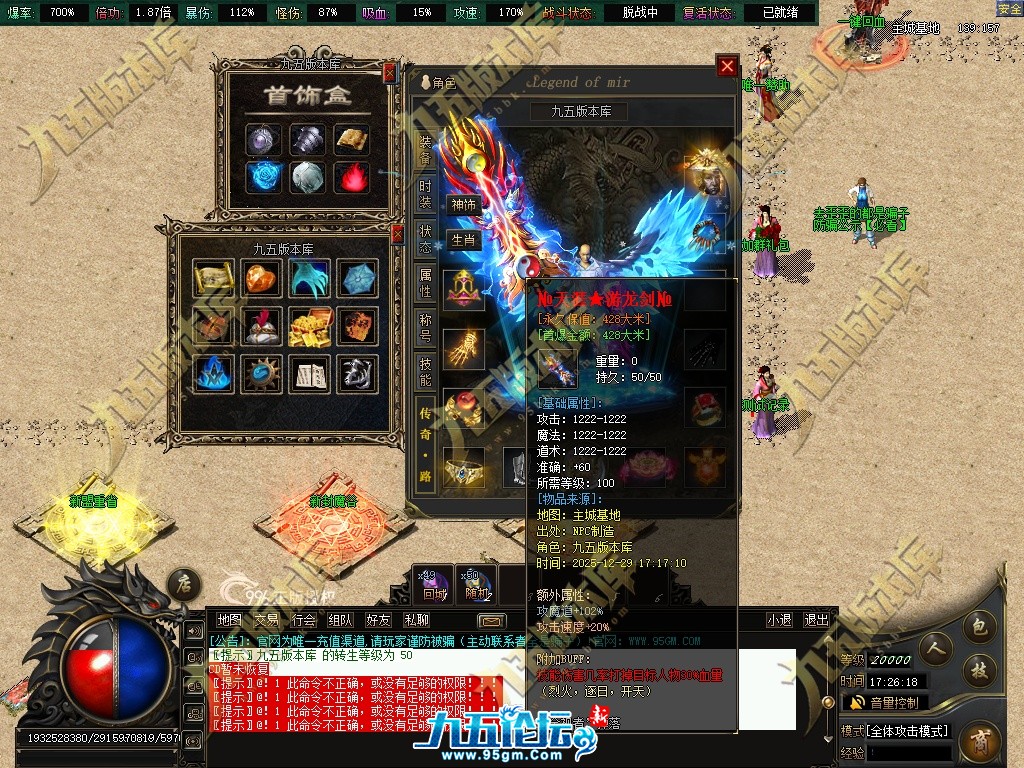The height and width of the screenshot is (768, 1024).
Task: Select the blue rose item in jewelry box
Action: (264, 178)
